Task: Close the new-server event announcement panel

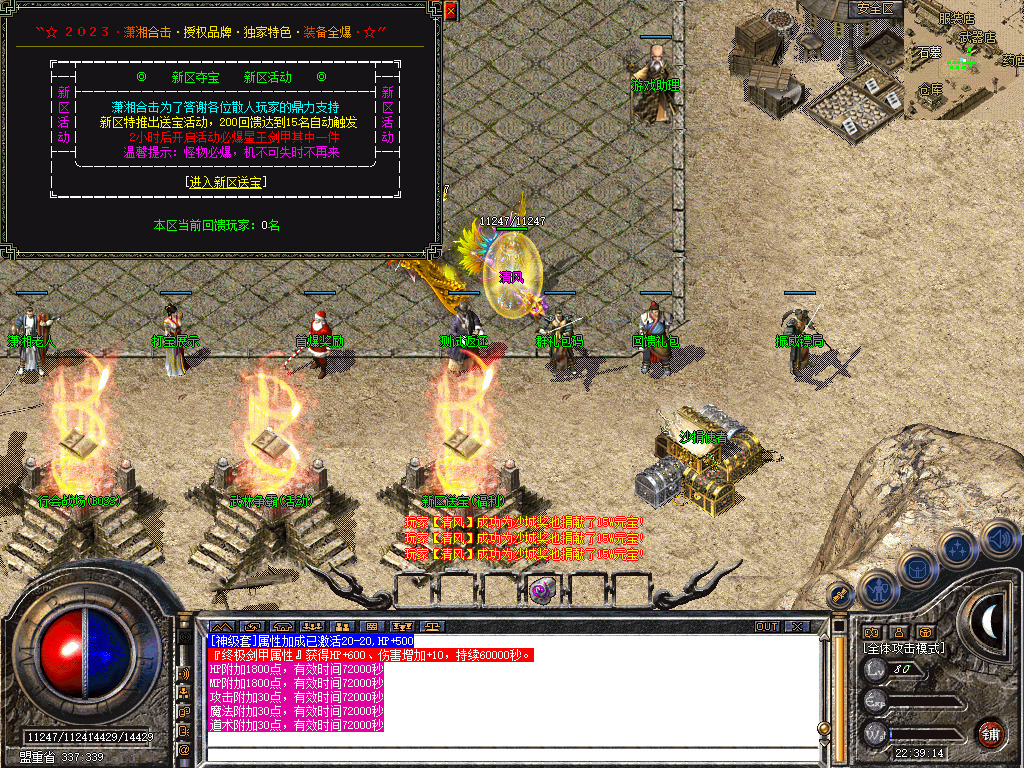Action: (450, 12)
